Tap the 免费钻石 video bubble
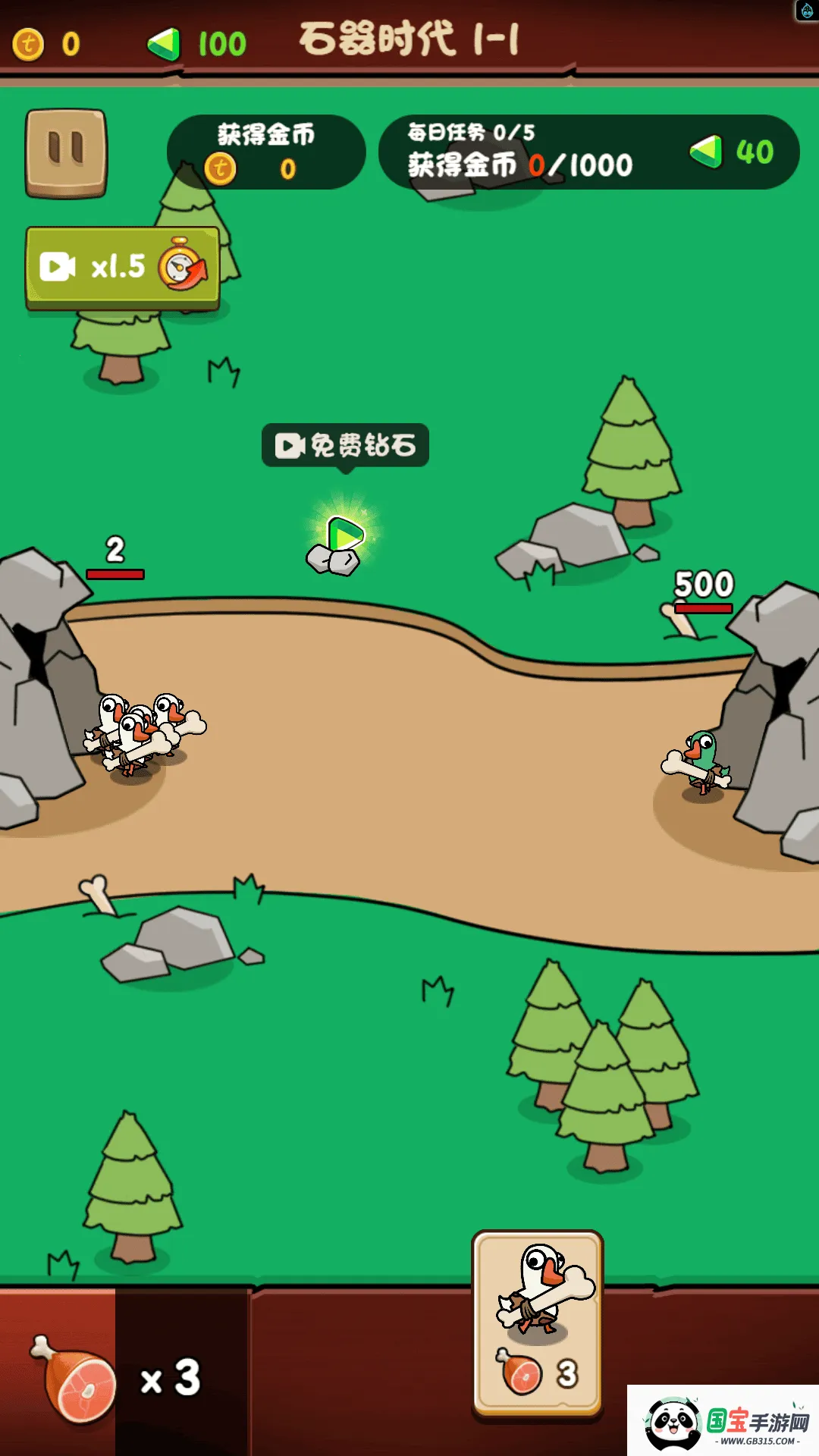The image size is (819, 1456). click(345, 445)
